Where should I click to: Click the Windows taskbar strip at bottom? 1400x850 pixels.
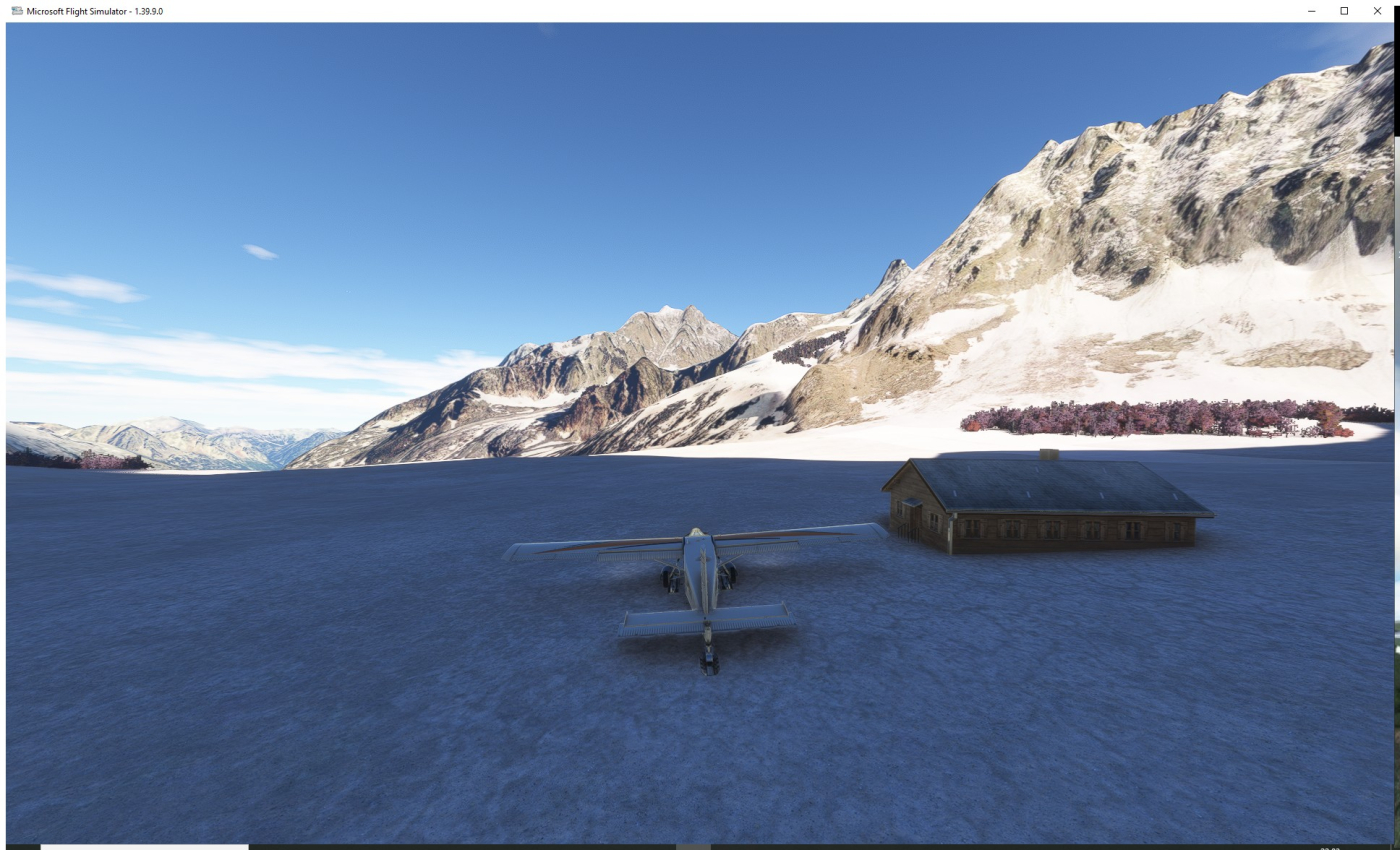tap(700, 846)
